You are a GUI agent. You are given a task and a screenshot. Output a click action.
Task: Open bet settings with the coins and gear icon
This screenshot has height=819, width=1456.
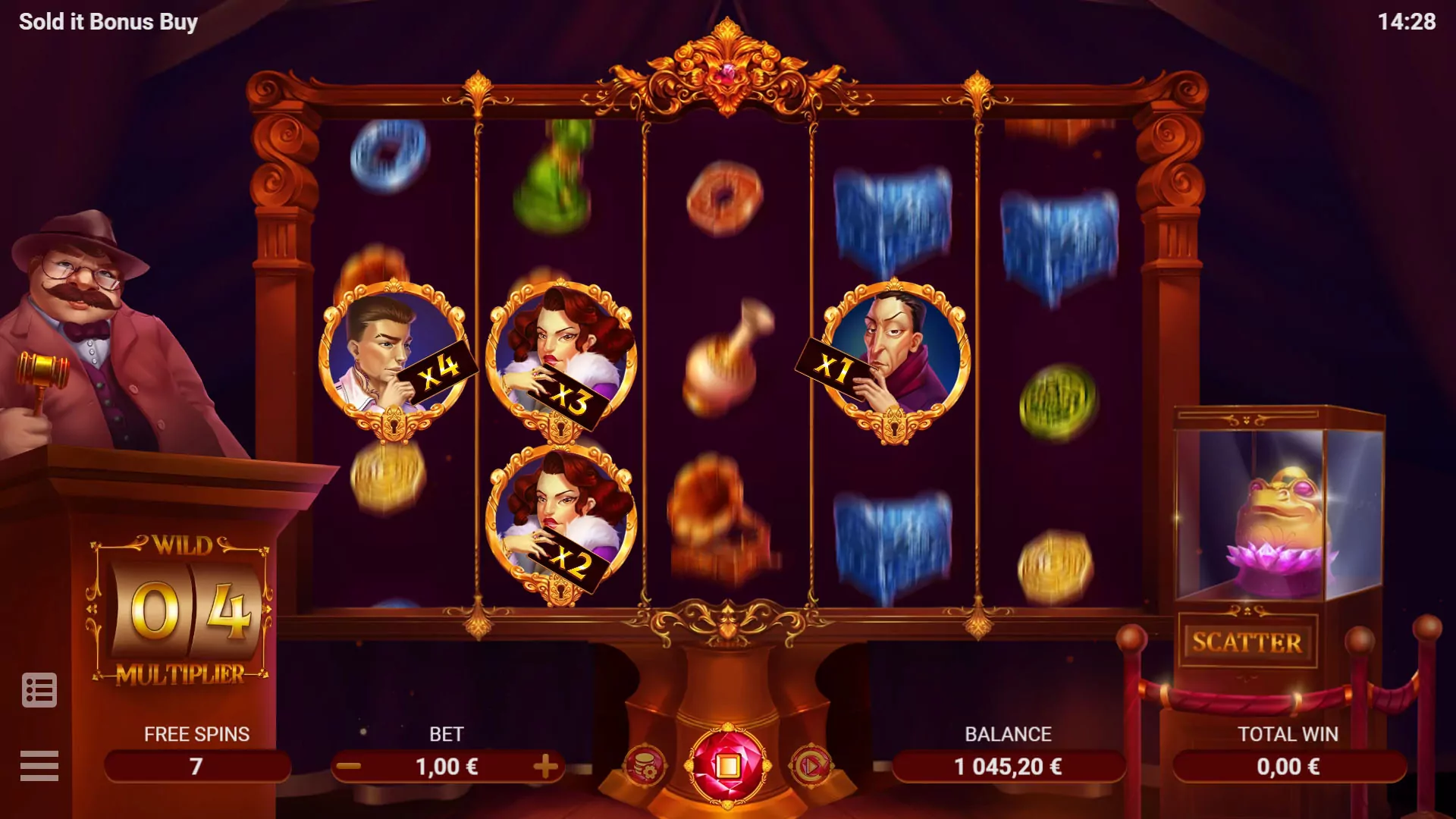[x=646, y=766]
